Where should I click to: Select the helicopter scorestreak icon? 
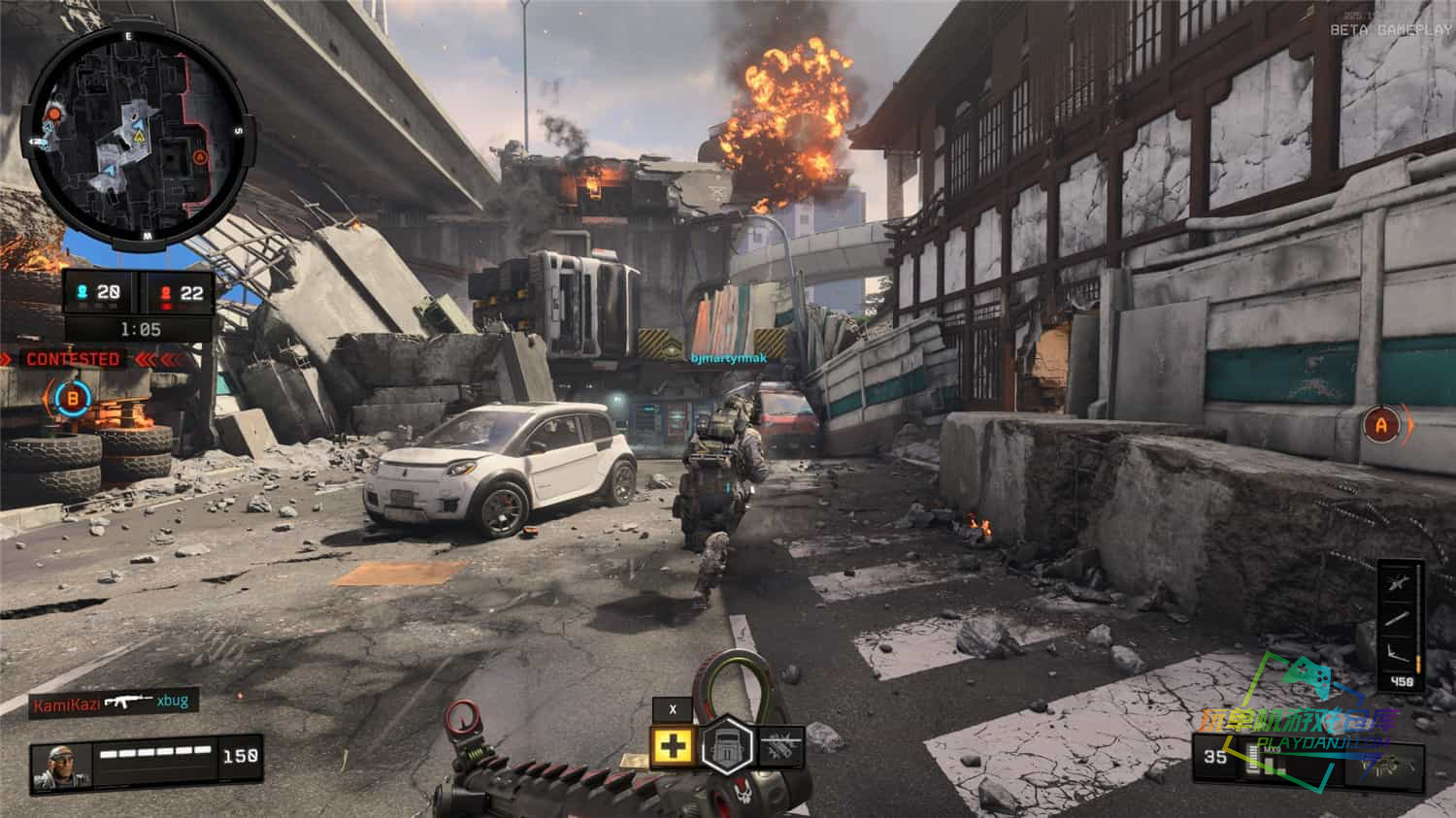tap(1399, 583)
